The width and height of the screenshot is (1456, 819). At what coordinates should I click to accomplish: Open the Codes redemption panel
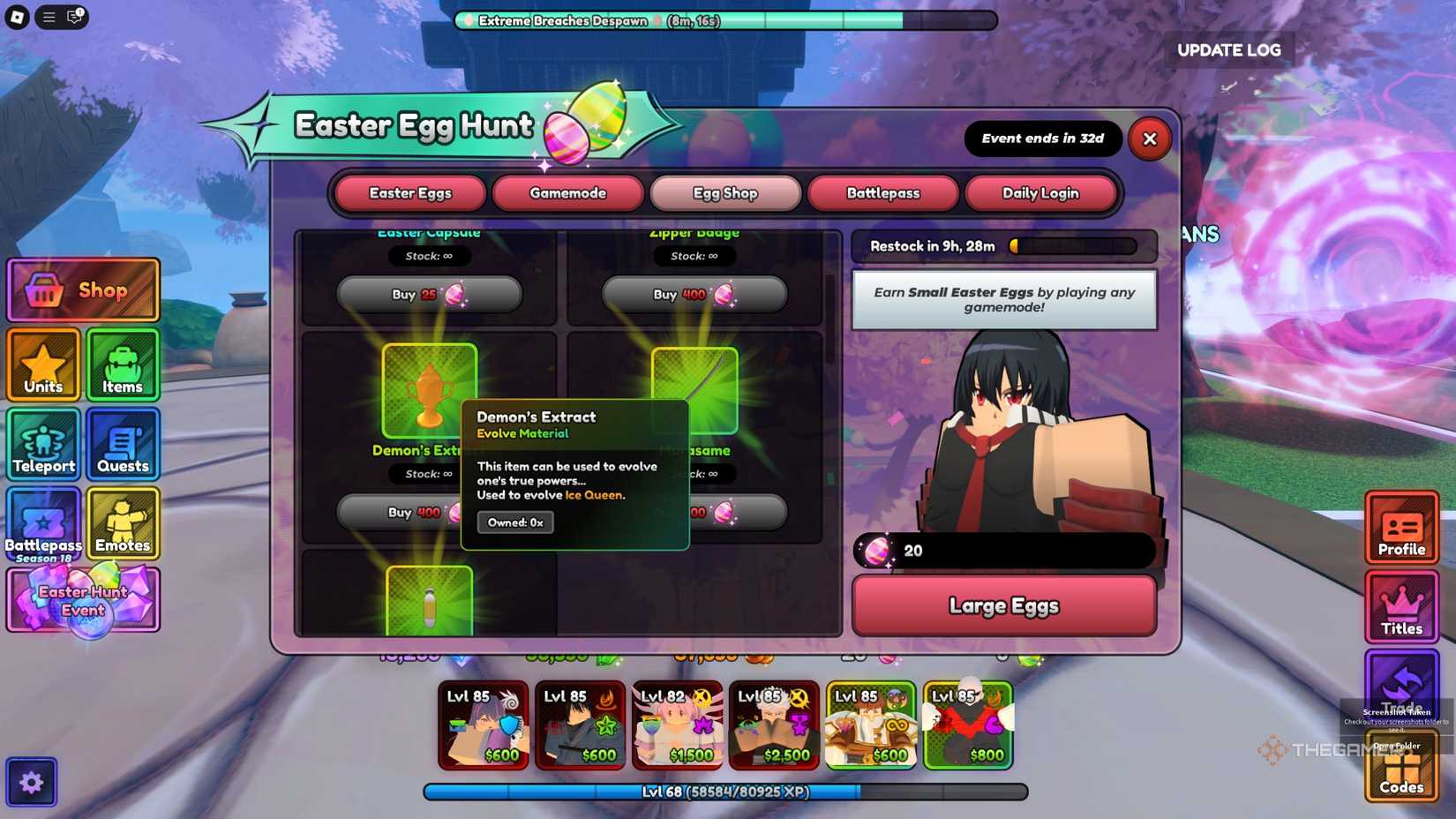tap(1401, 767)
